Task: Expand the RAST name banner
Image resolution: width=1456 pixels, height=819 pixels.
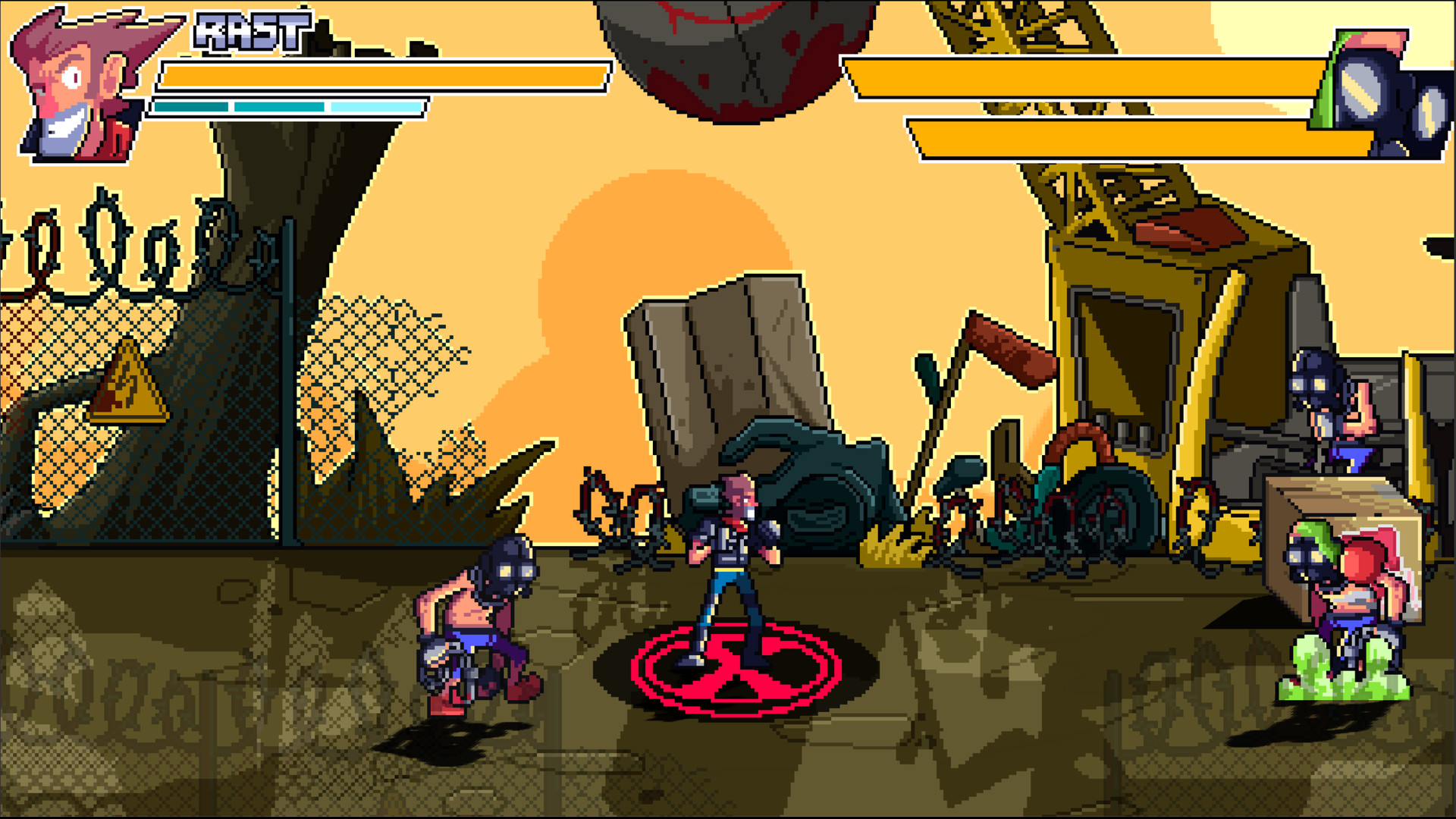Action: pyautogui.click(x=250, y=30)
